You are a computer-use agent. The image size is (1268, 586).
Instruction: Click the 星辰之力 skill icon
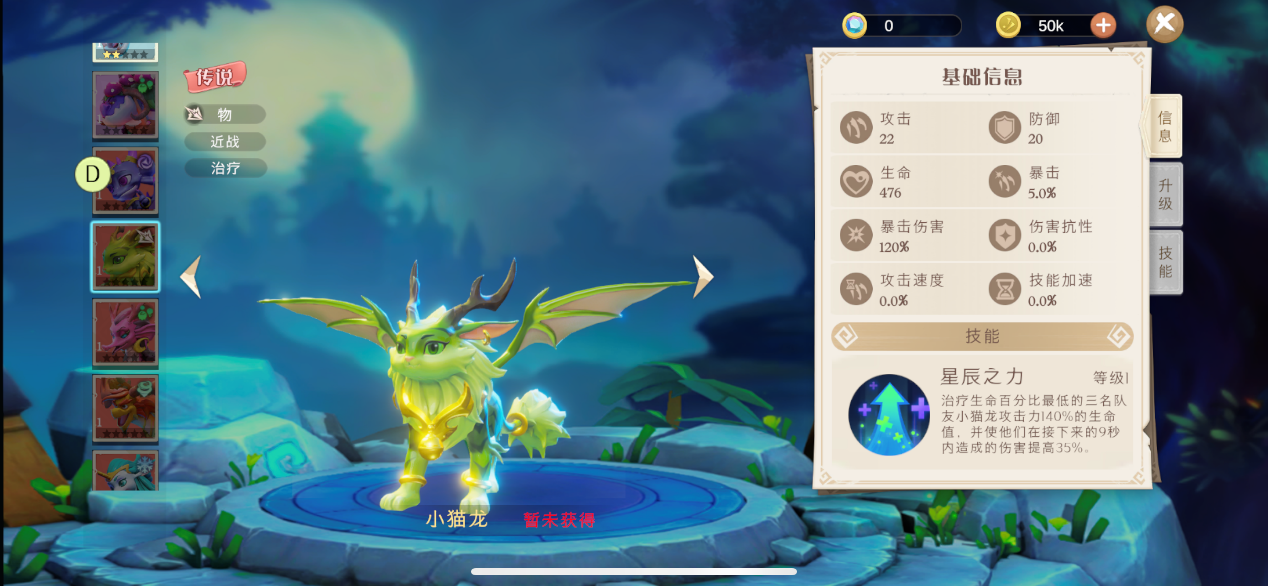(x=888, y=415)
